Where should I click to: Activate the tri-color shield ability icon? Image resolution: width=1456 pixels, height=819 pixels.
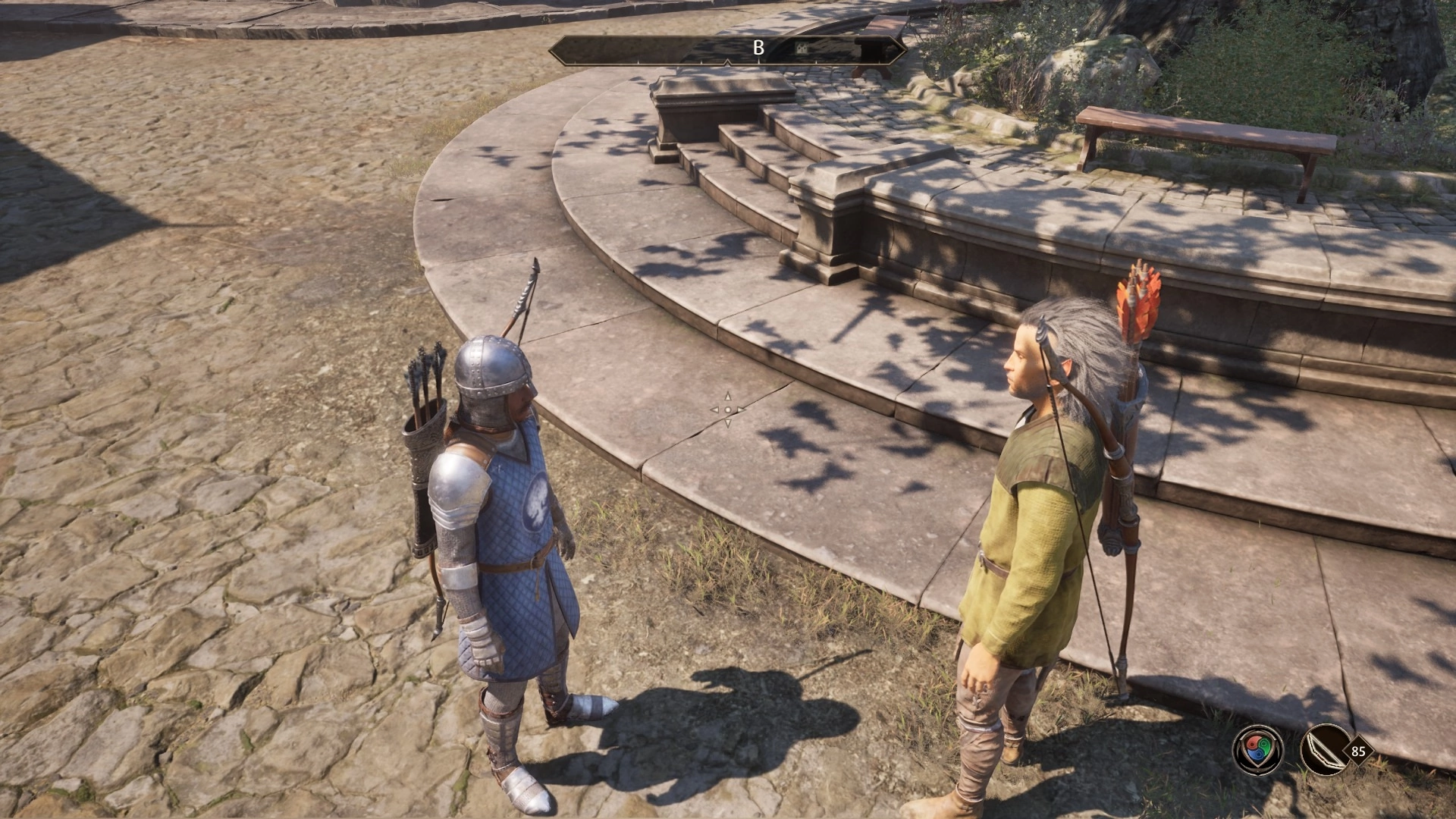click(1258, 750)
